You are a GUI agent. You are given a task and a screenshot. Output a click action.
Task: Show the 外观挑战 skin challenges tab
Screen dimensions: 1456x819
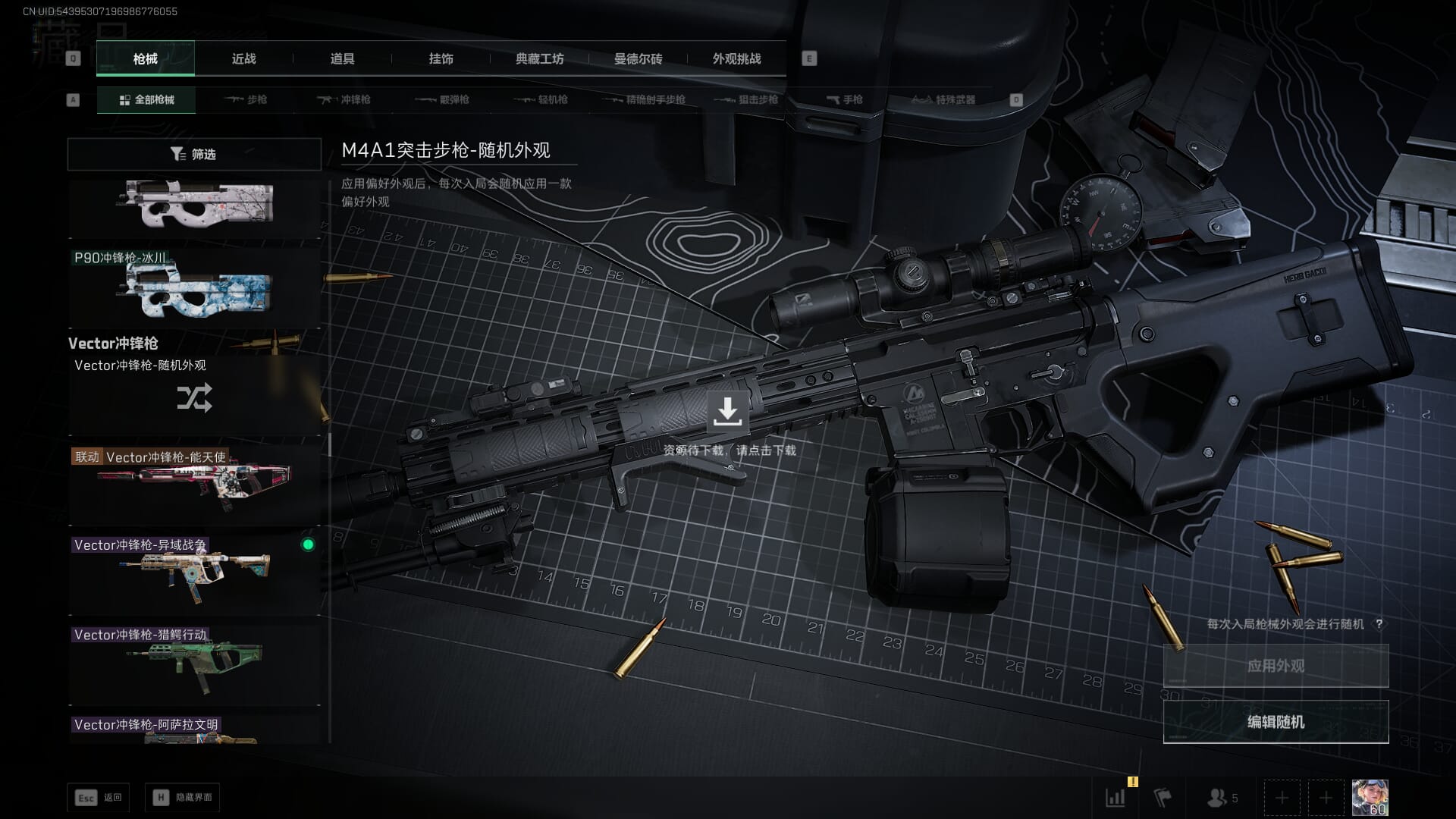[736, 58]
